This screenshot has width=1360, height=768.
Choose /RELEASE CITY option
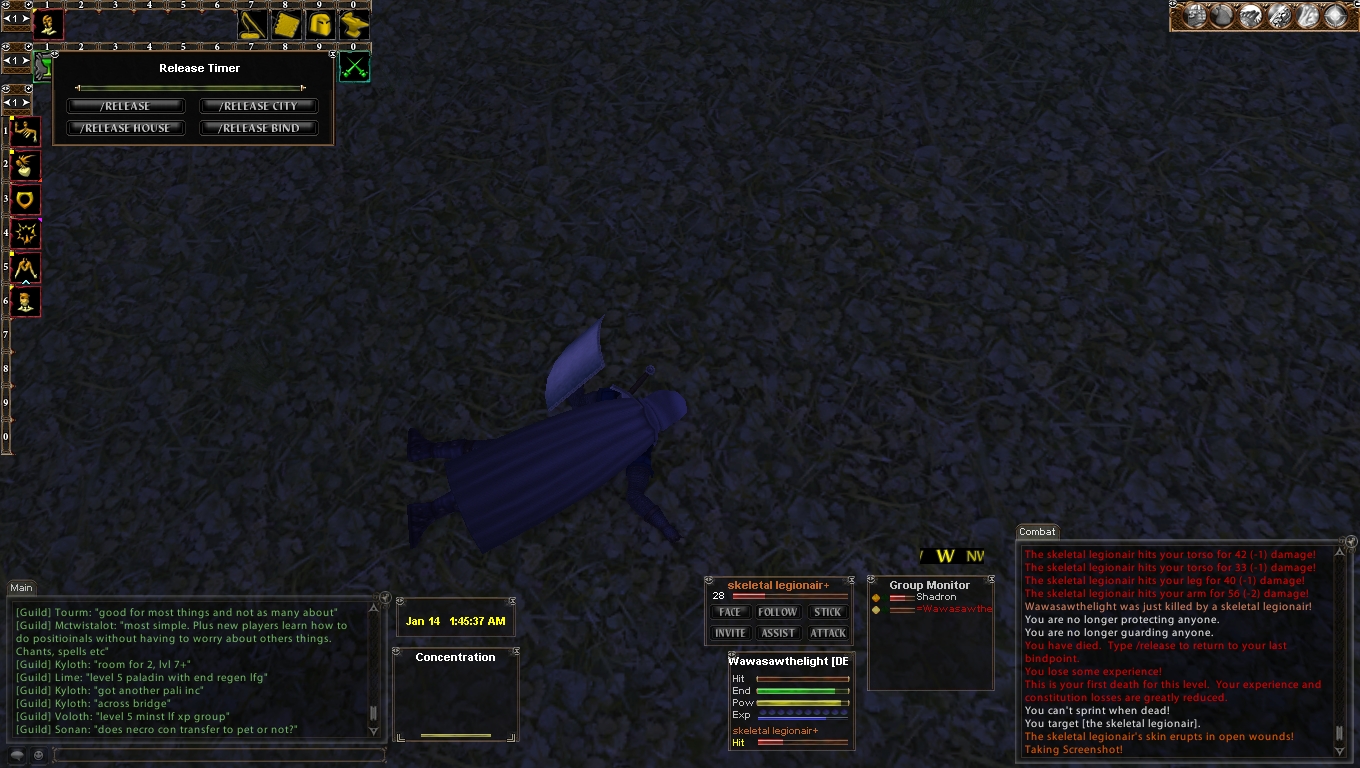click(258, 106)
